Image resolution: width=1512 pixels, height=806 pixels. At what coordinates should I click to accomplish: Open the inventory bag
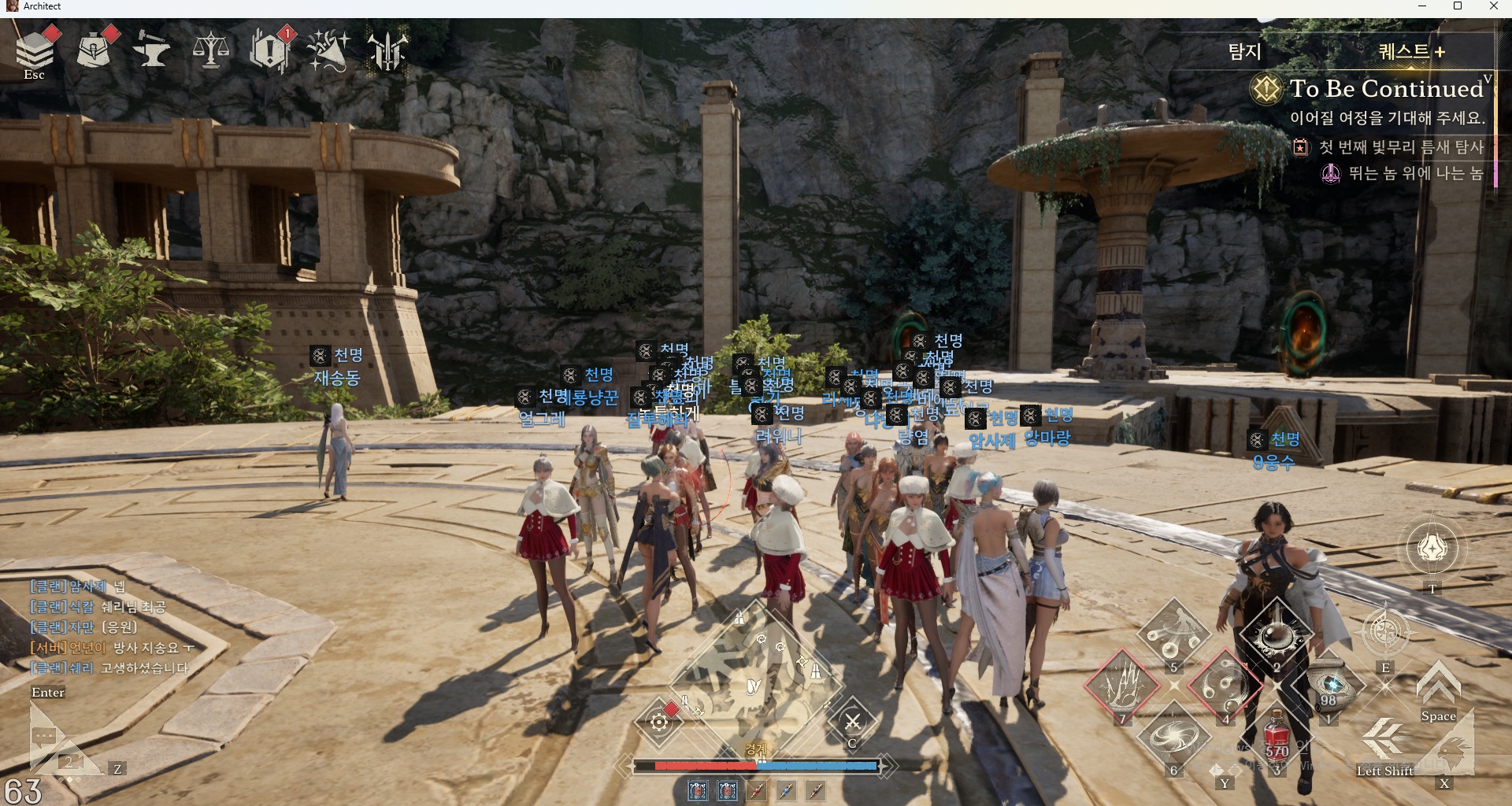94,50
